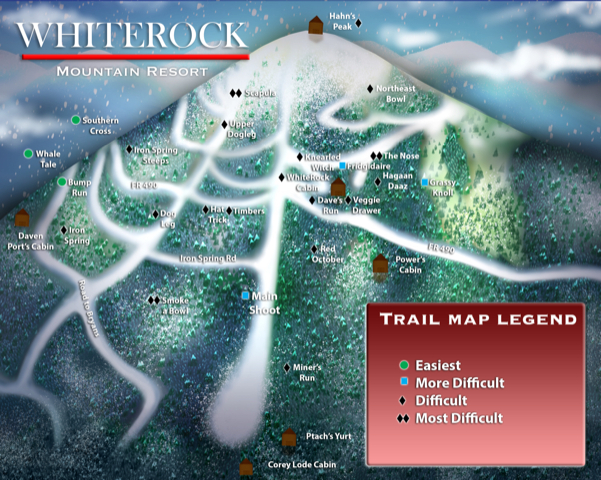Choose The Nose trail marker
Image resolution: width=601 pixels, height=480 pixels.
(376, 156)
